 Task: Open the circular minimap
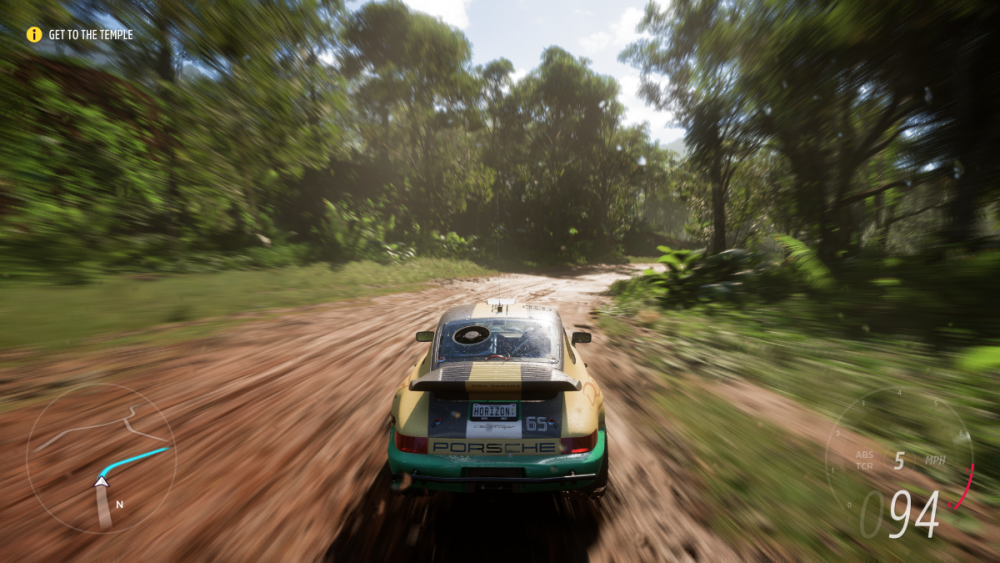click(x=101, y=457)
